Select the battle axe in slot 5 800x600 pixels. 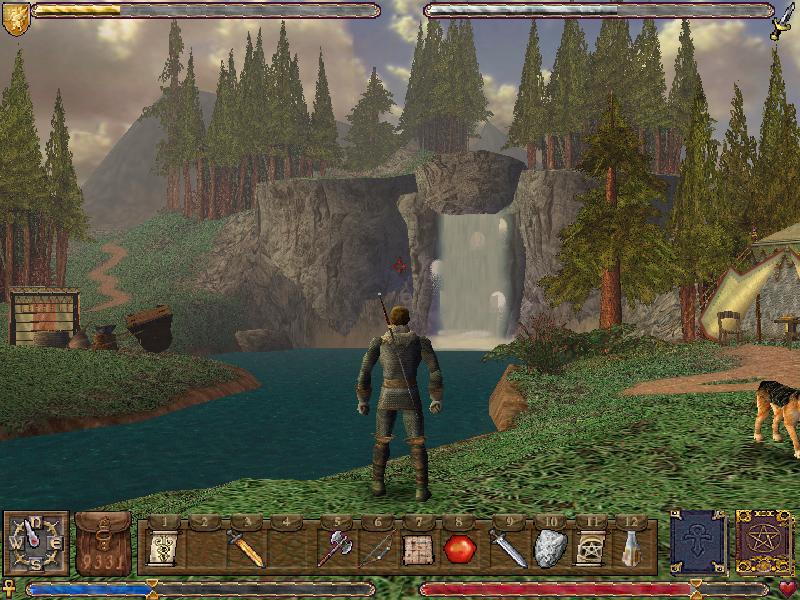(335, 548)
